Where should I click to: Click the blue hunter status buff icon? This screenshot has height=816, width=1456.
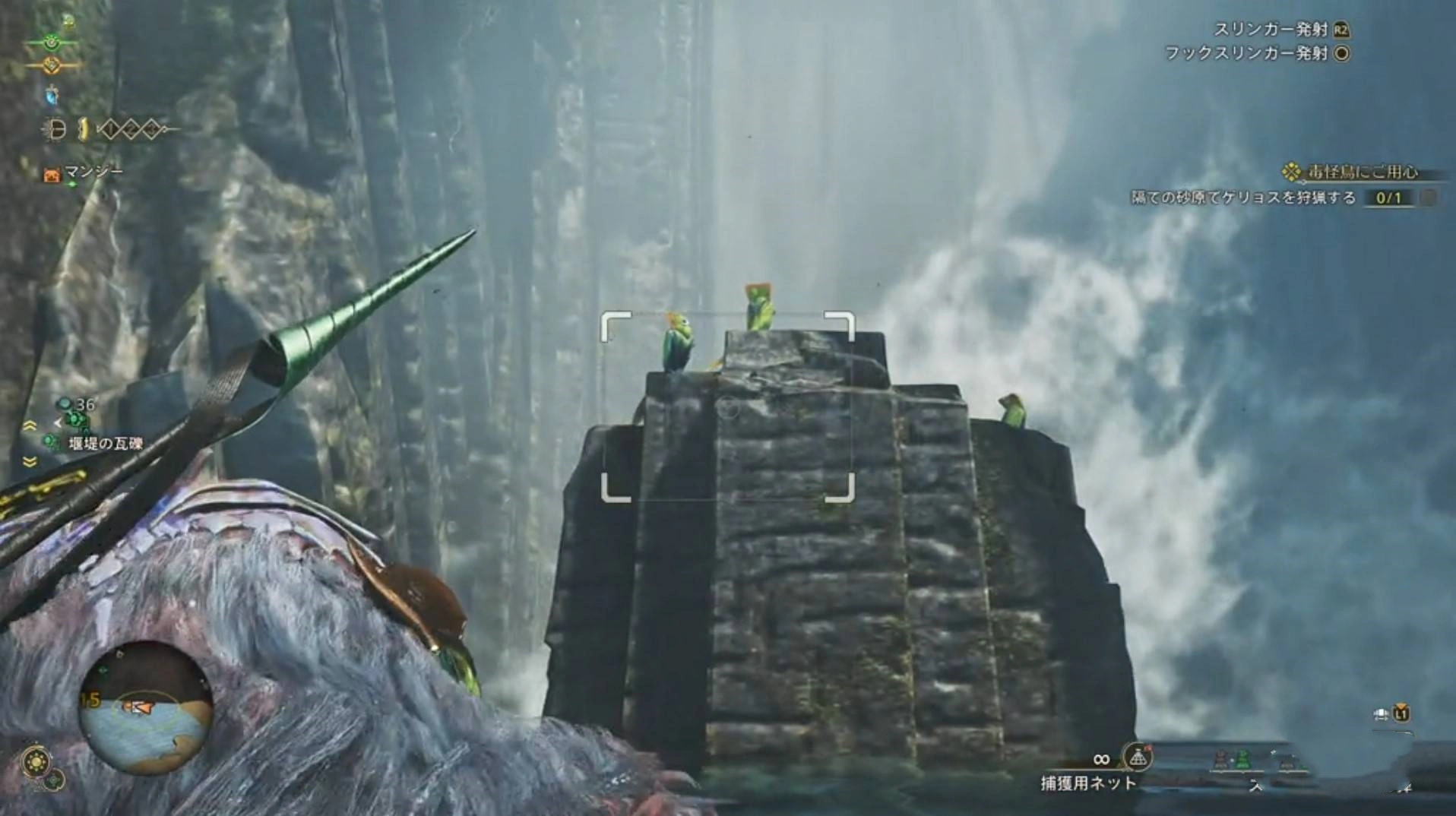coord(52,96)
